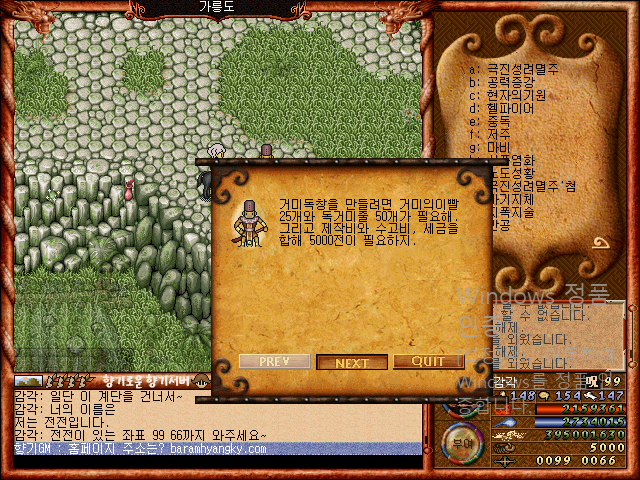Select the 현자의기원 spell entry

511,95
